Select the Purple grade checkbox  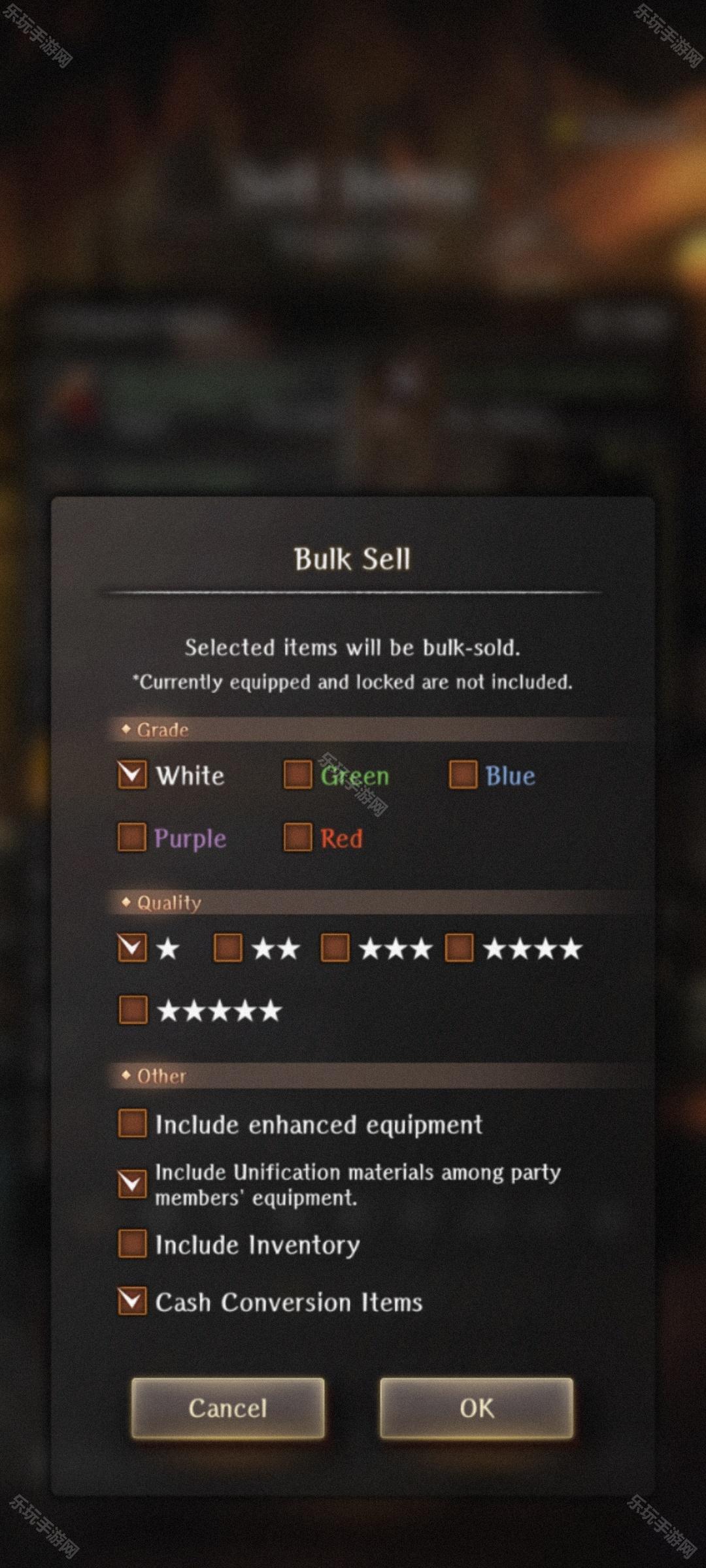click(132, 838)
